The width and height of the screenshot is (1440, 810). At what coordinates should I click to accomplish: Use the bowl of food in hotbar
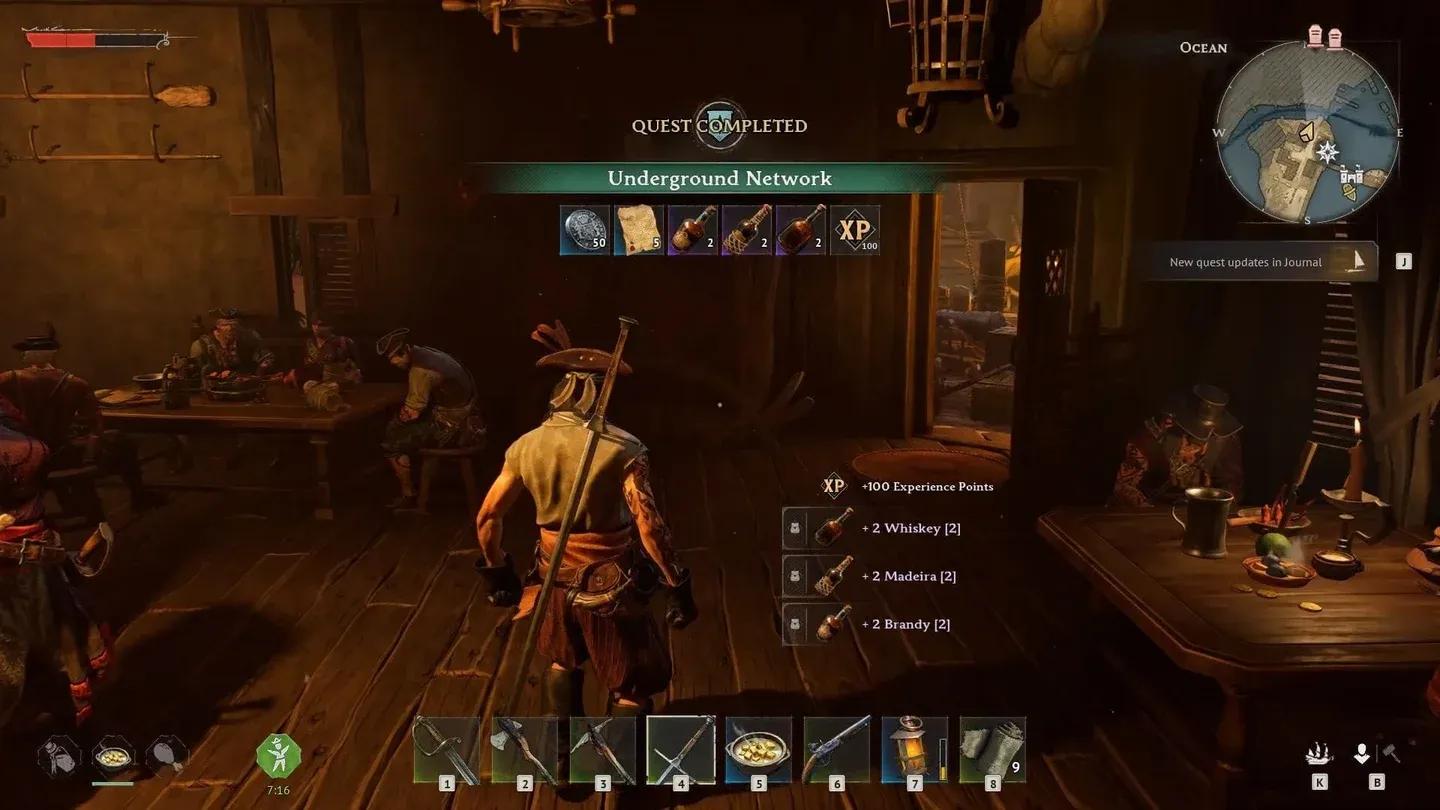(758, 750)
